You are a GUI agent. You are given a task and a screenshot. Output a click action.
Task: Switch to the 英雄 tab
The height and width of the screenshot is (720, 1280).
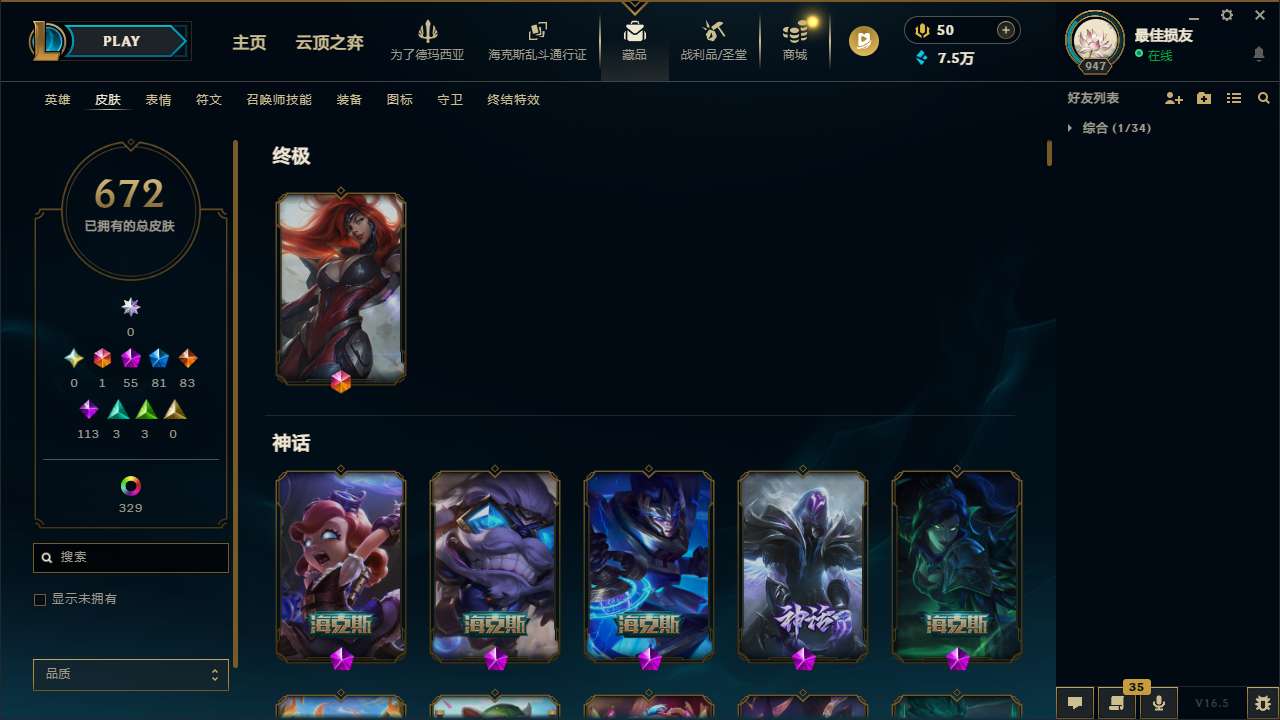point(57,100)
